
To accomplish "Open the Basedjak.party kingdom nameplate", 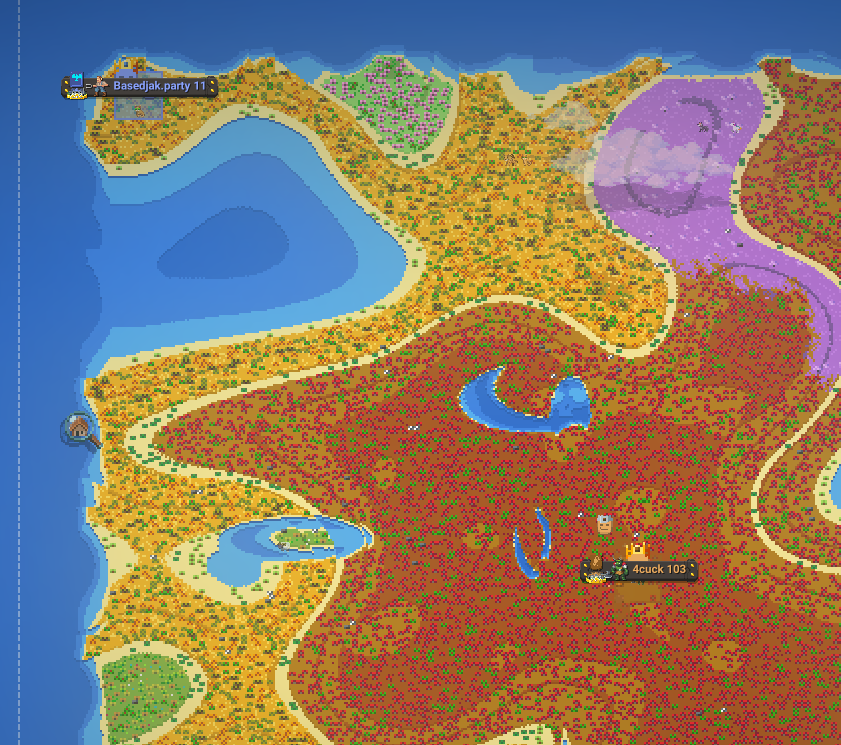I will click(x=158, y=87).
